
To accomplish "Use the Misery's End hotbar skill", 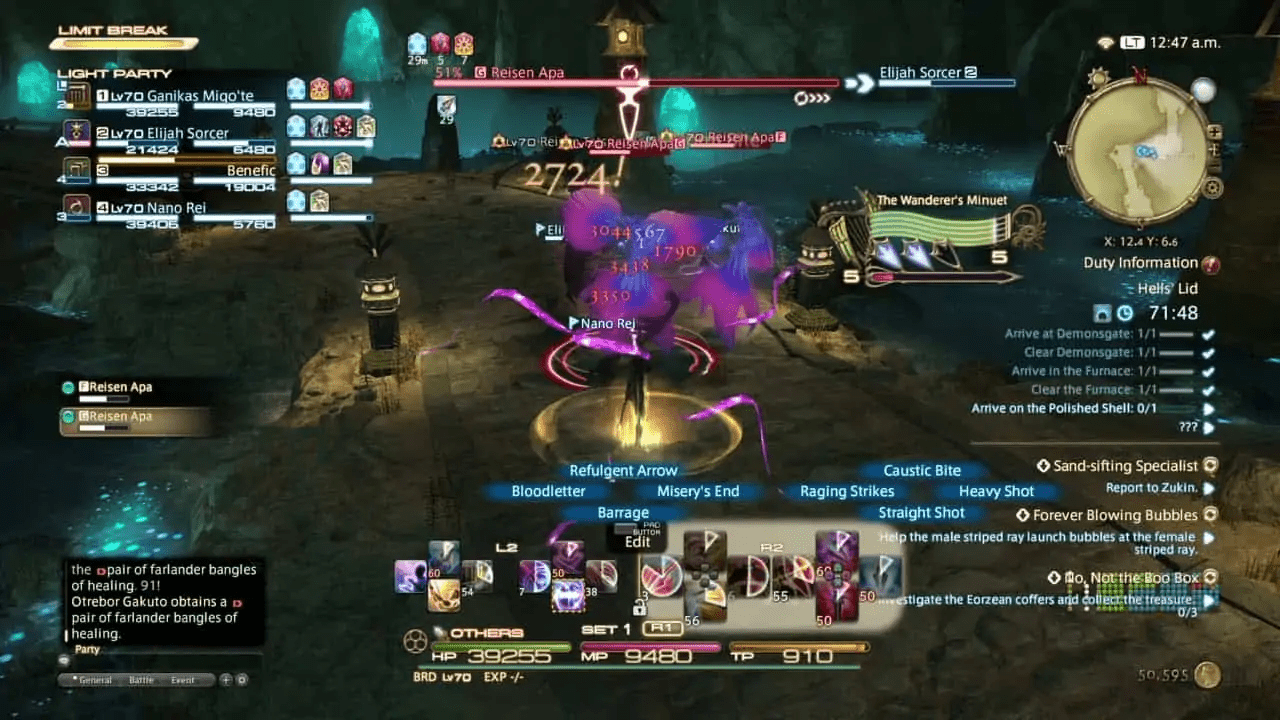I will (699, 491).
